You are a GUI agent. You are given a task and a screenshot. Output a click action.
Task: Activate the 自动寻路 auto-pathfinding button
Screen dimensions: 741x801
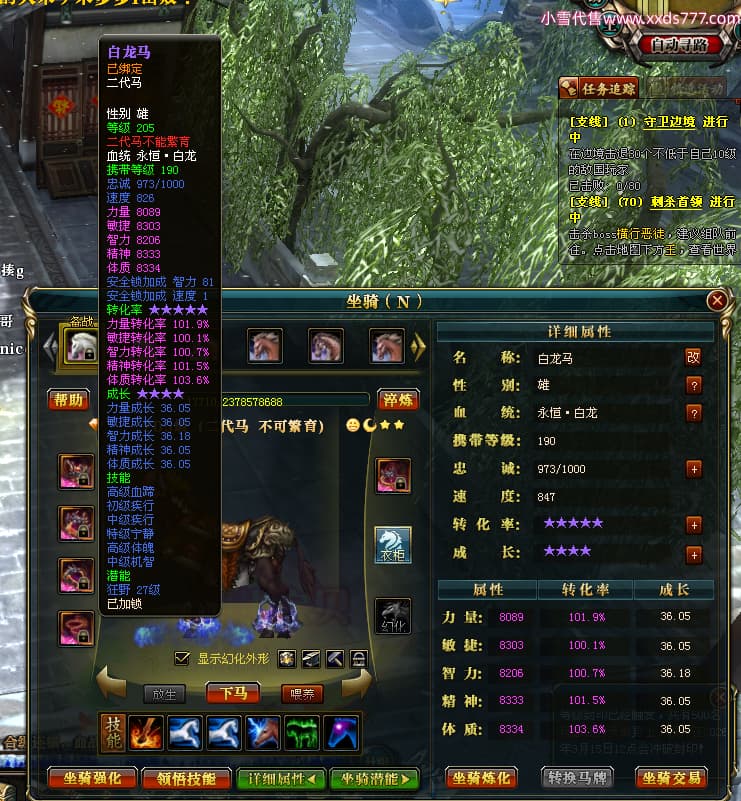tap(680, 45)
